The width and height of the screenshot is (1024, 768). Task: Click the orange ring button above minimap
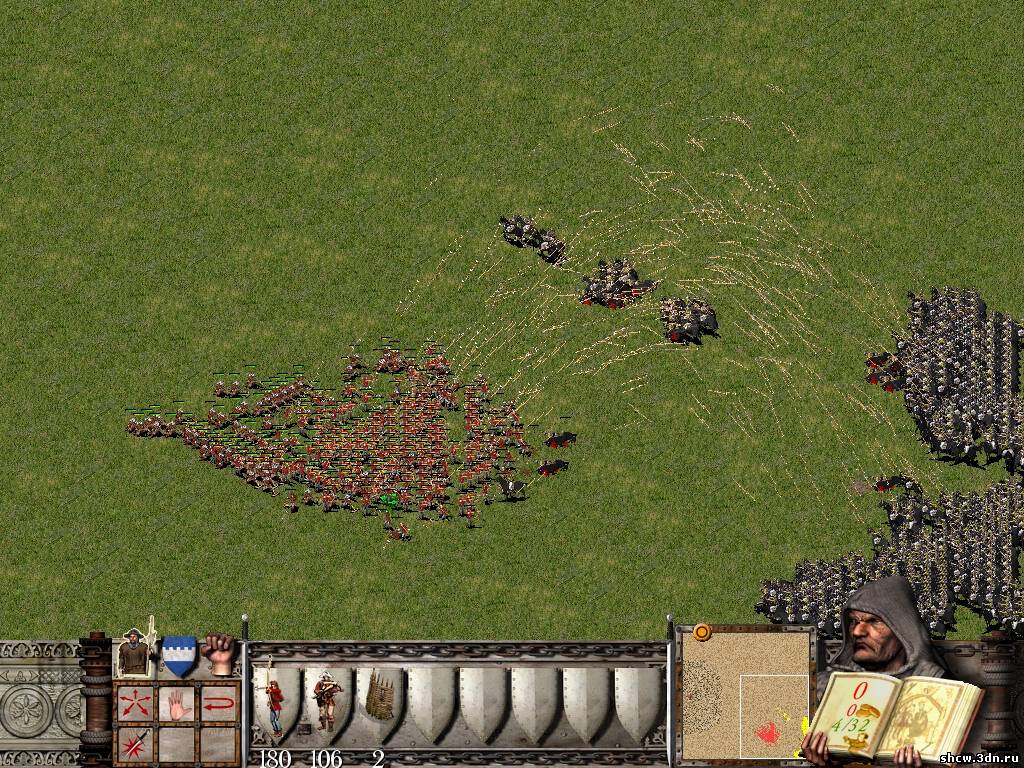click(702, 632)
